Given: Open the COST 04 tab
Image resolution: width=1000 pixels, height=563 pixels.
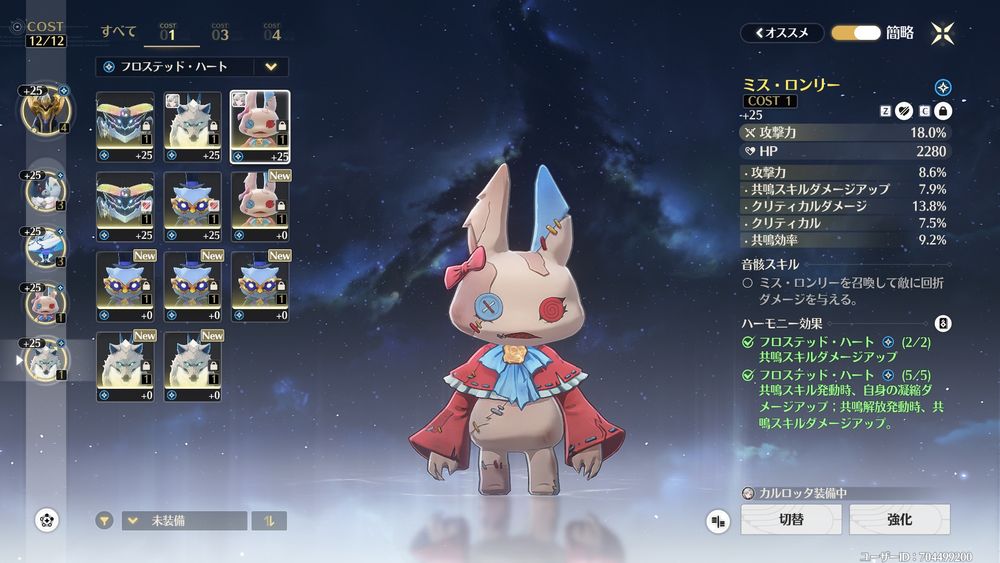Looking at the screenshot, I should tap(271, 32).
